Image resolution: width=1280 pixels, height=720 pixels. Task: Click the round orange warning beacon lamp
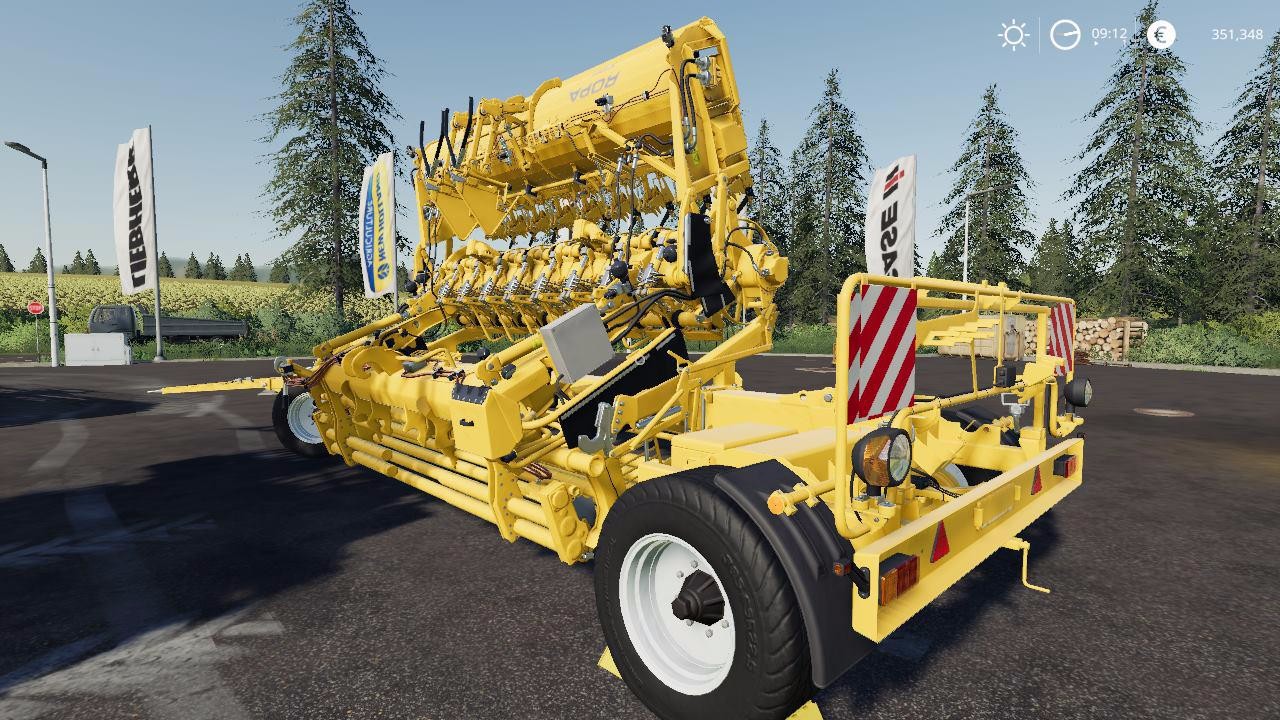click(881, 459)
